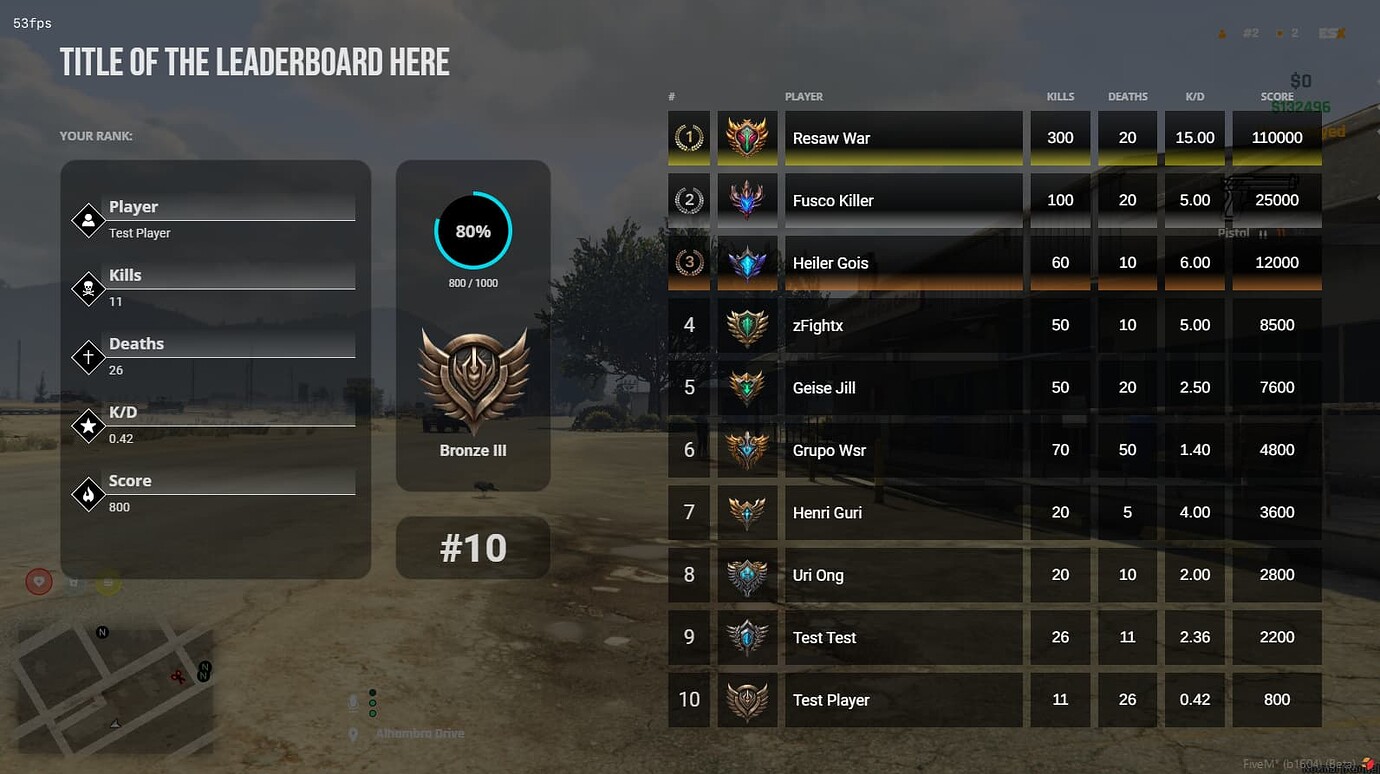
Task: Select the Score flame icon
Action: pos(87,493)
